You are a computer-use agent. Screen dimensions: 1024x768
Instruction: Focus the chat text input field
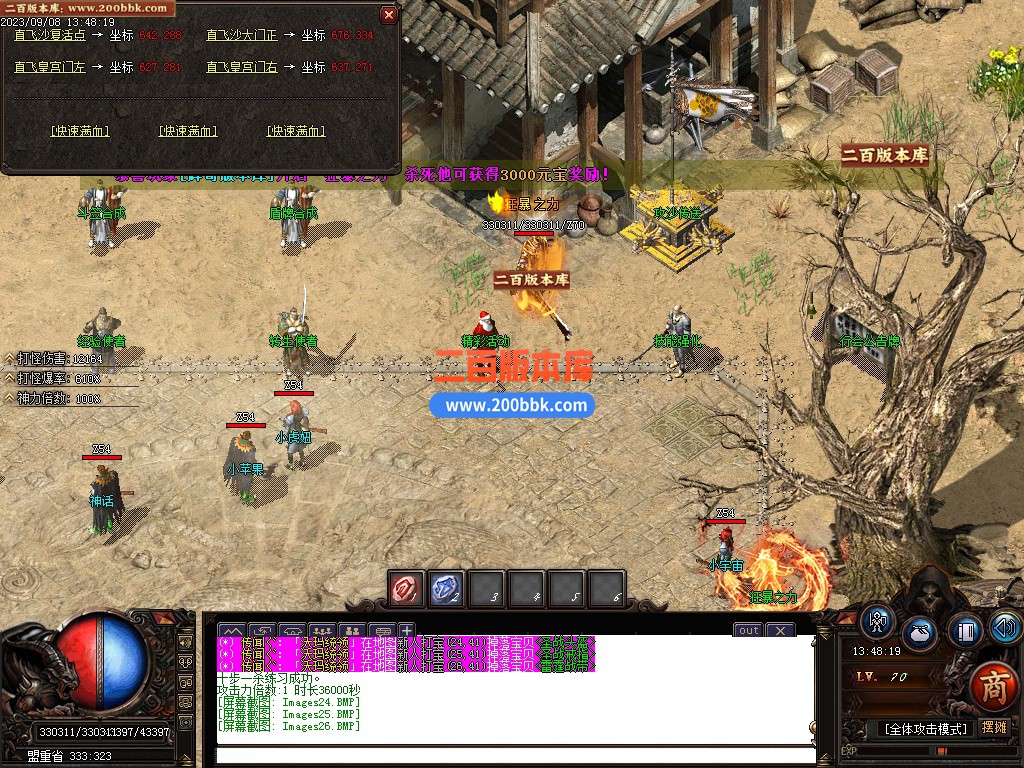click(x=515, y=755)
